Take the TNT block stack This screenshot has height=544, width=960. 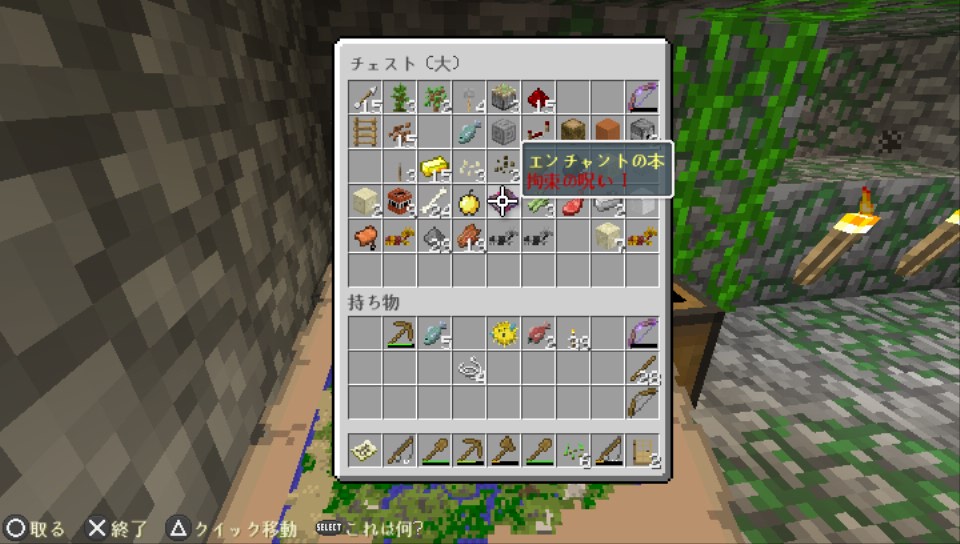pos(399,202)
